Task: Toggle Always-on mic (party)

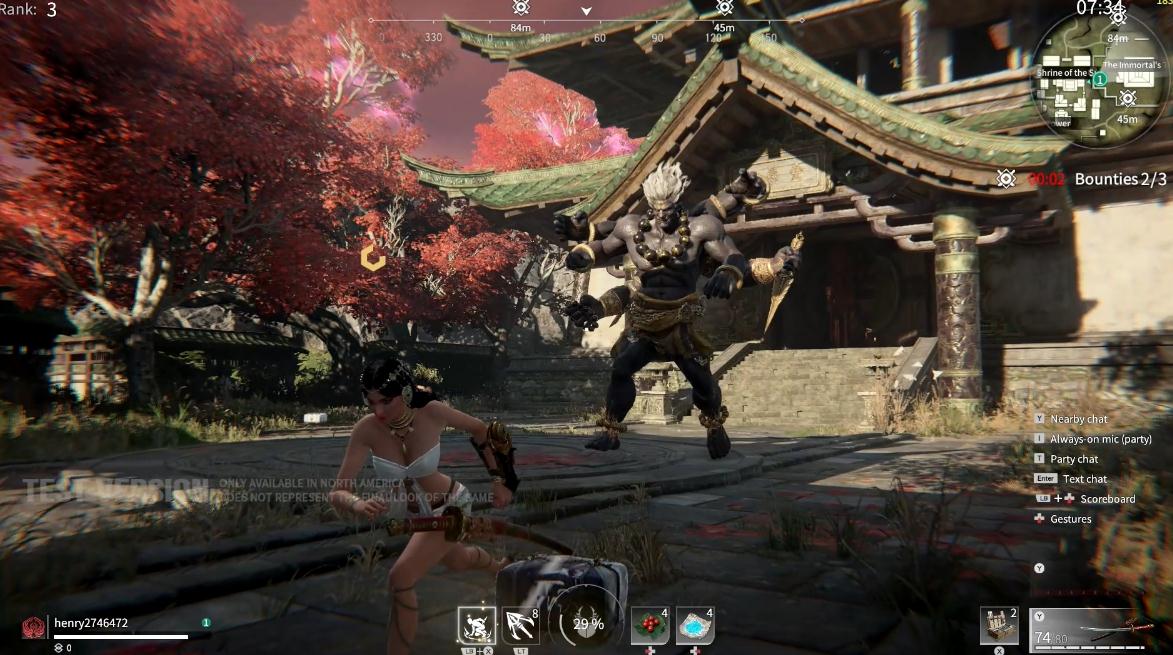Action: click(1100, 439)
